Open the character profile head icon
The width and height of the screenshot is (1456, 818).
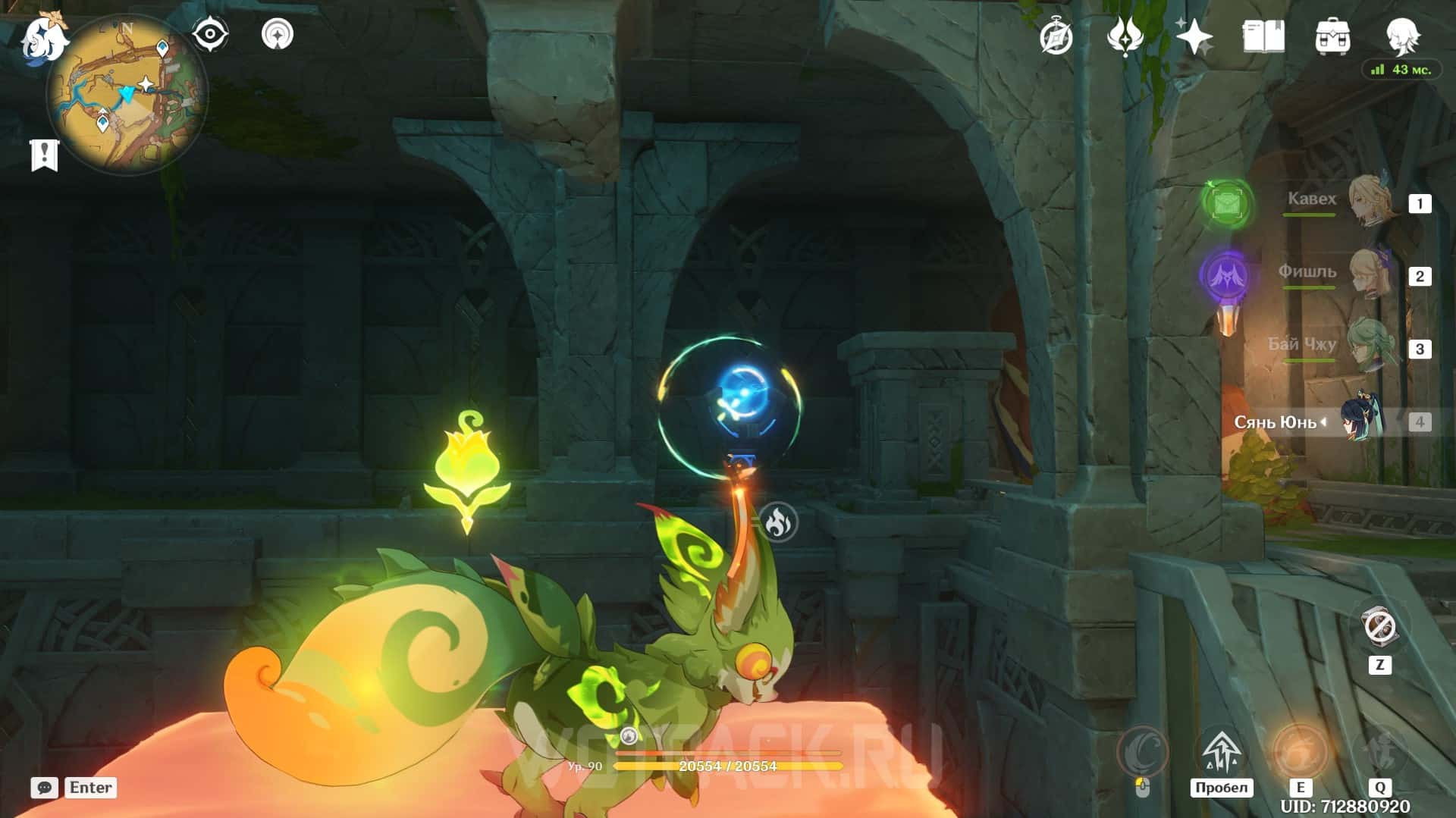tap(1401, 35)
